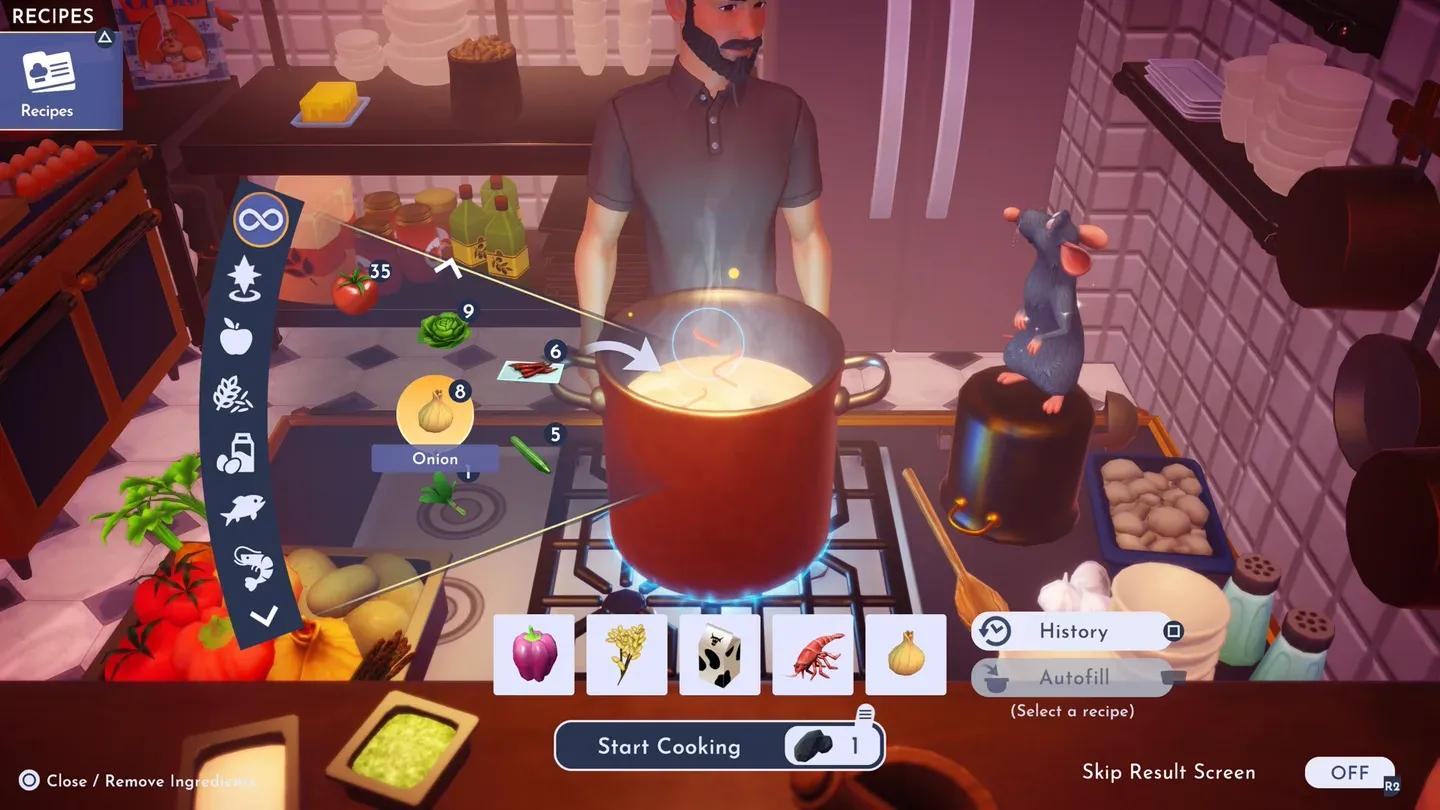This screenshot has height=810, width=1440.
Task: Filter by fish using fish icon
Action: 243,509
